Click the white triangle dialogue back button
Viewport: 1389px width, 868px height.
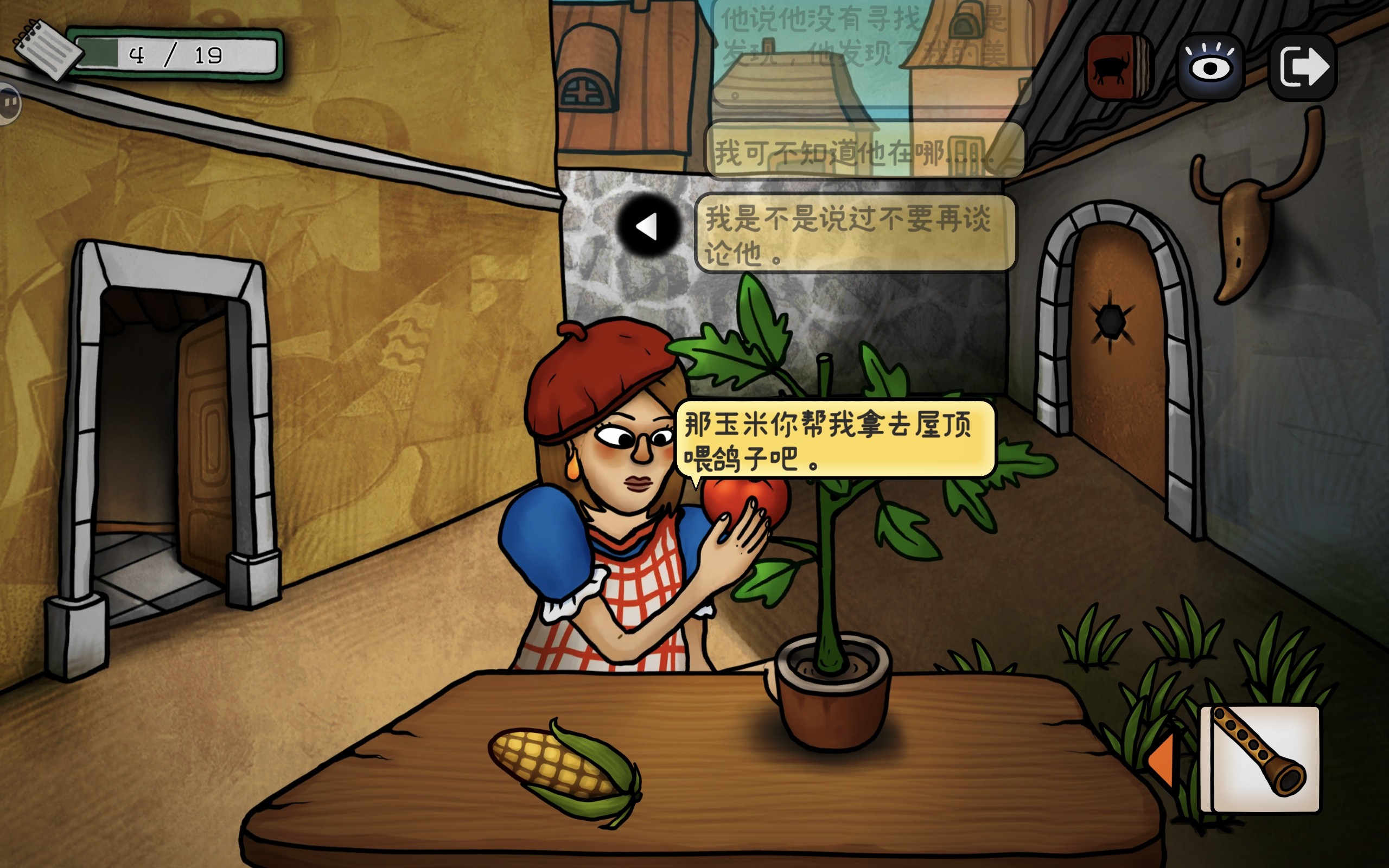(x=648, y=226)
